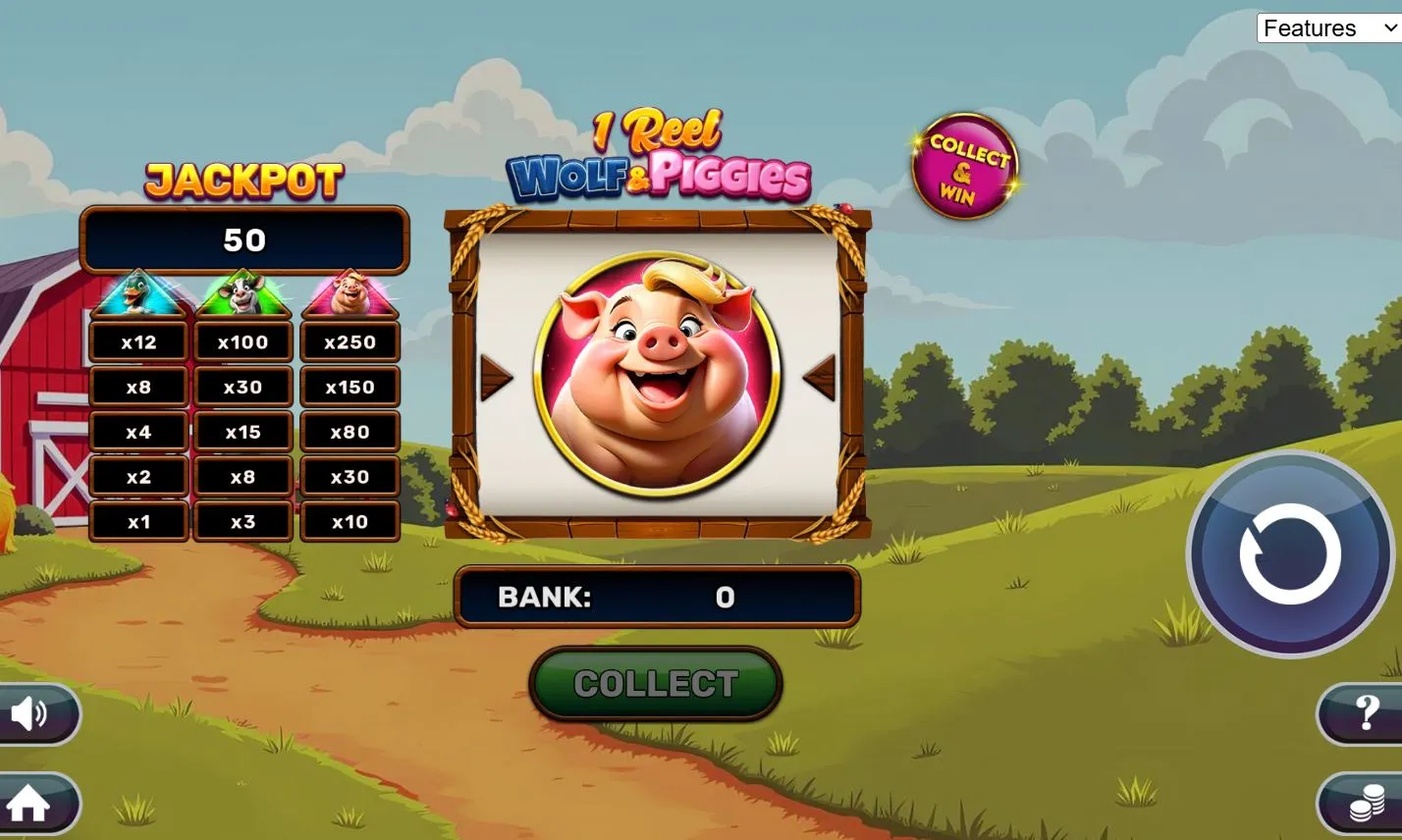Open the Features dropdown

(x=1328, y=28)
